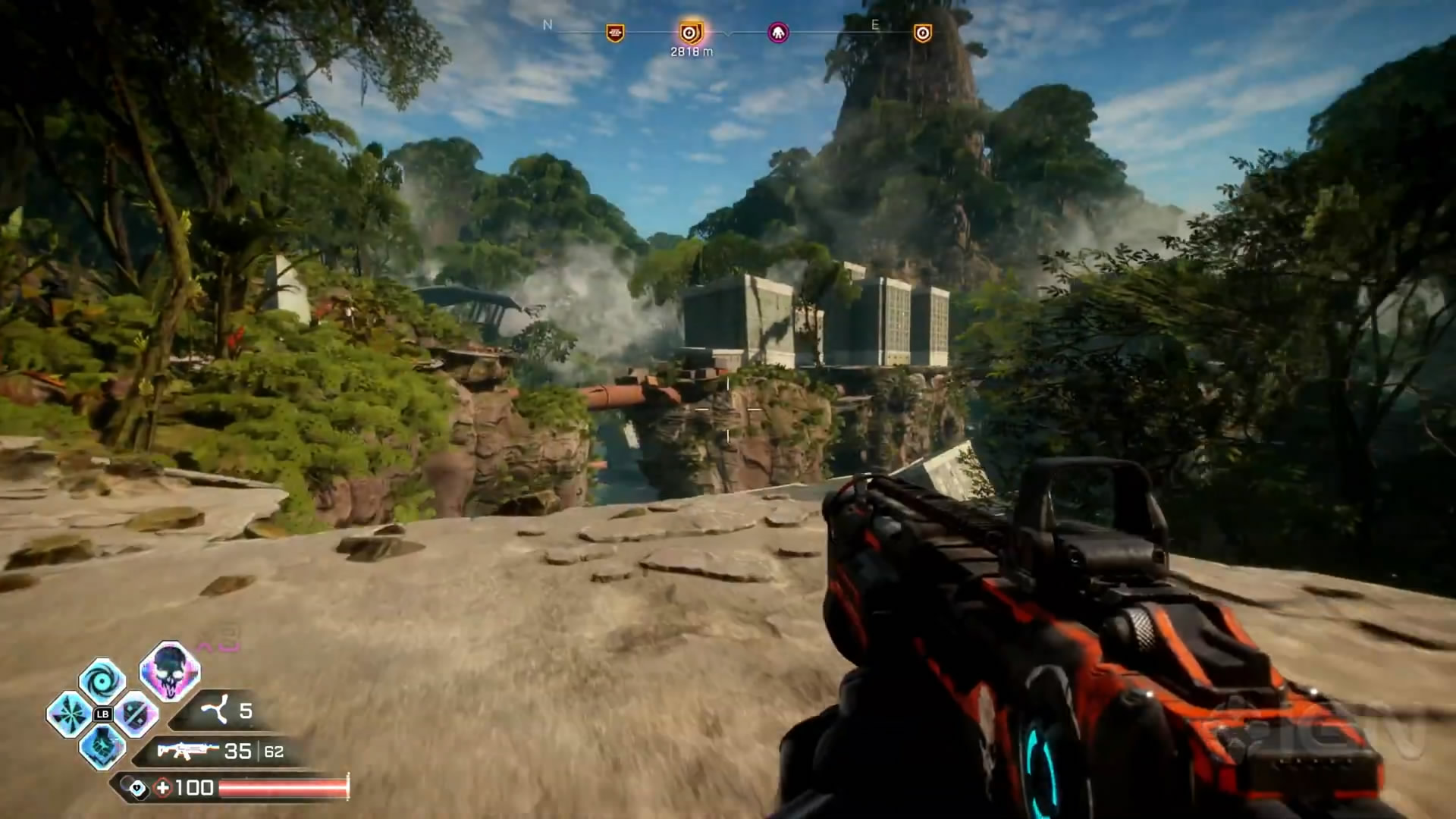Select the tracked compass marker showing 2818 m
The image size is (1456, 819).
click(690, 33)
